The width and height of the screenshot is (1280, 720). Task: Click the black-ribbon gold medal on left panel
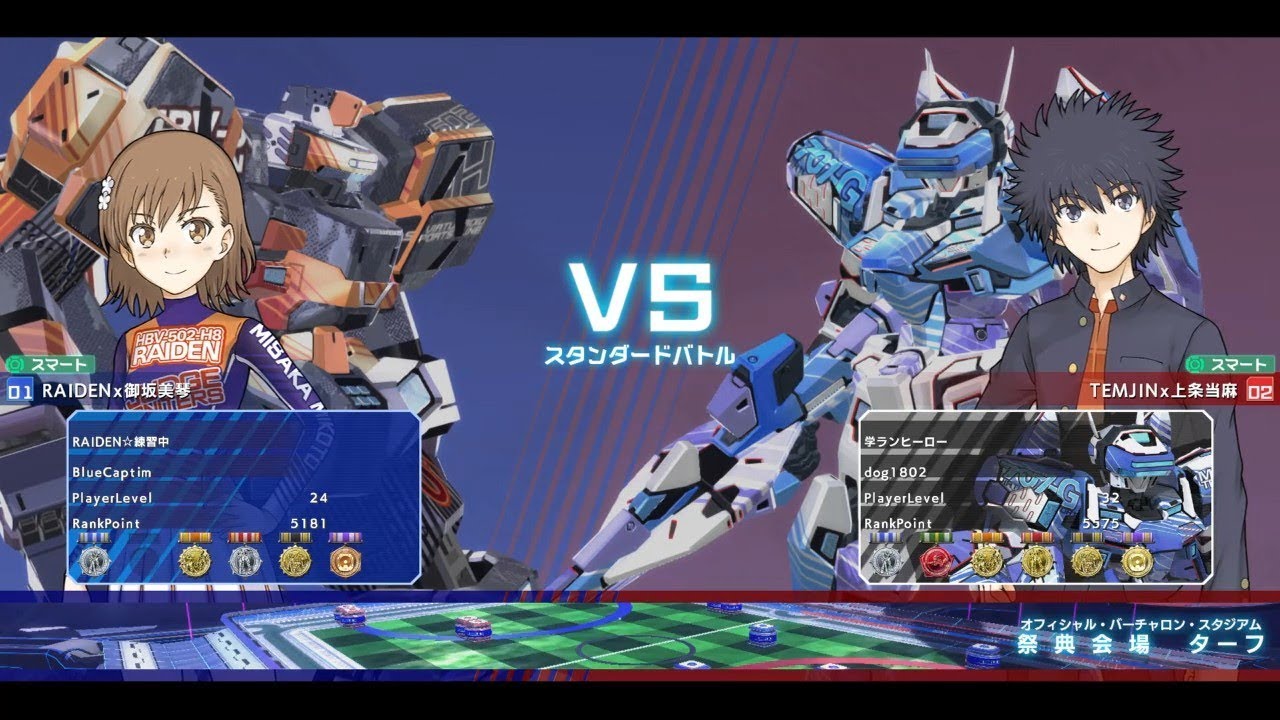click(x=295, y=560)
